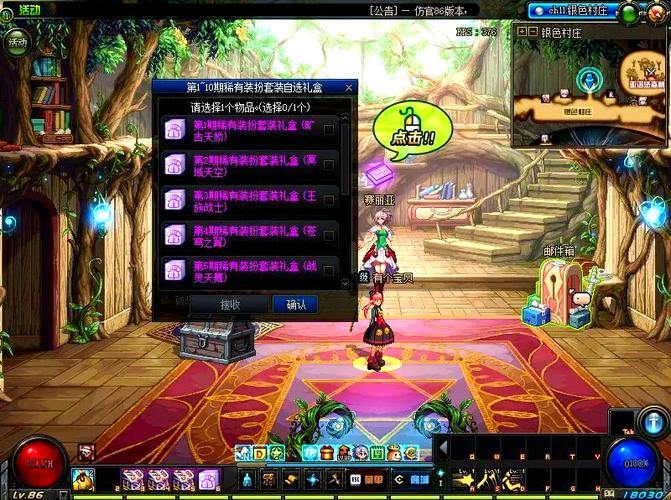Tick the checkbox for the 第1期 gift box
This screenshot has height=500, width=671.
(x=329, y=129)
